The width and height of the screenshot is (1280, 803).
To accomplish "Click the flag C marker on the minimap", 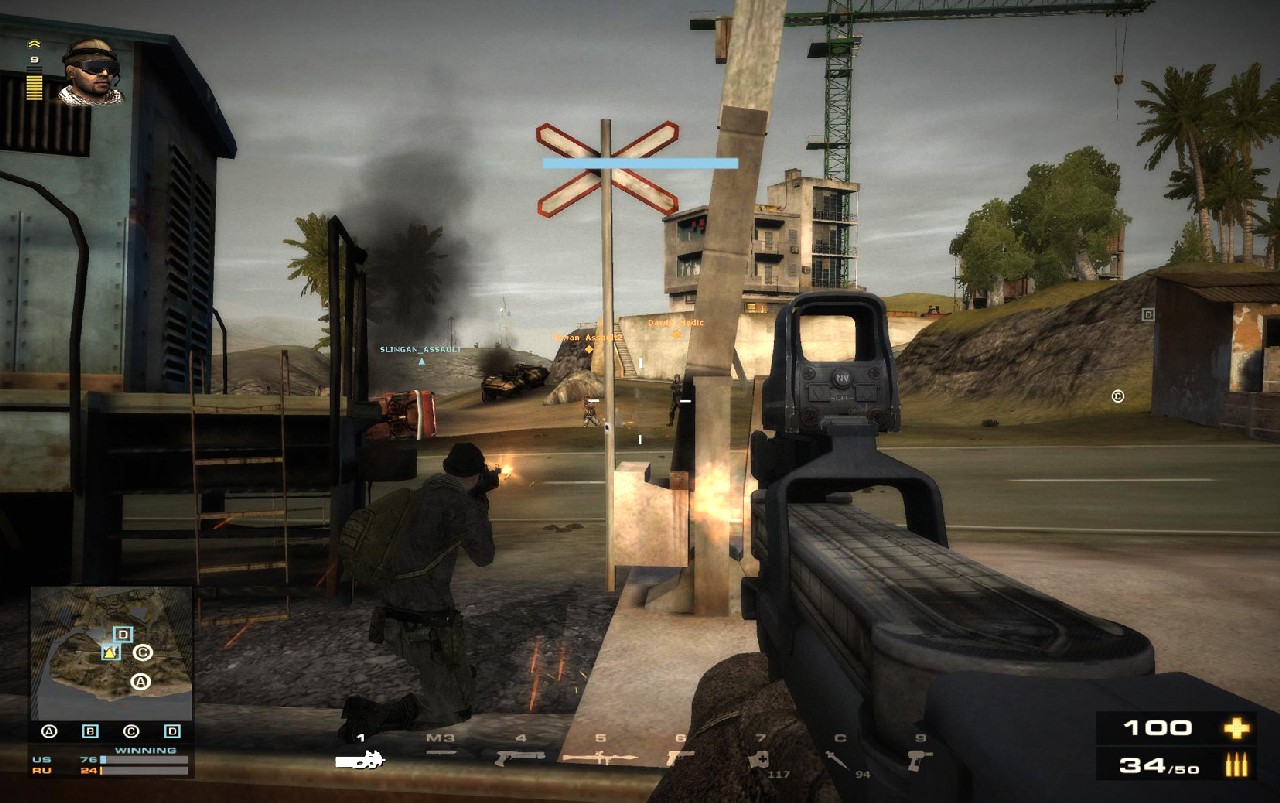I will (142, 653).
